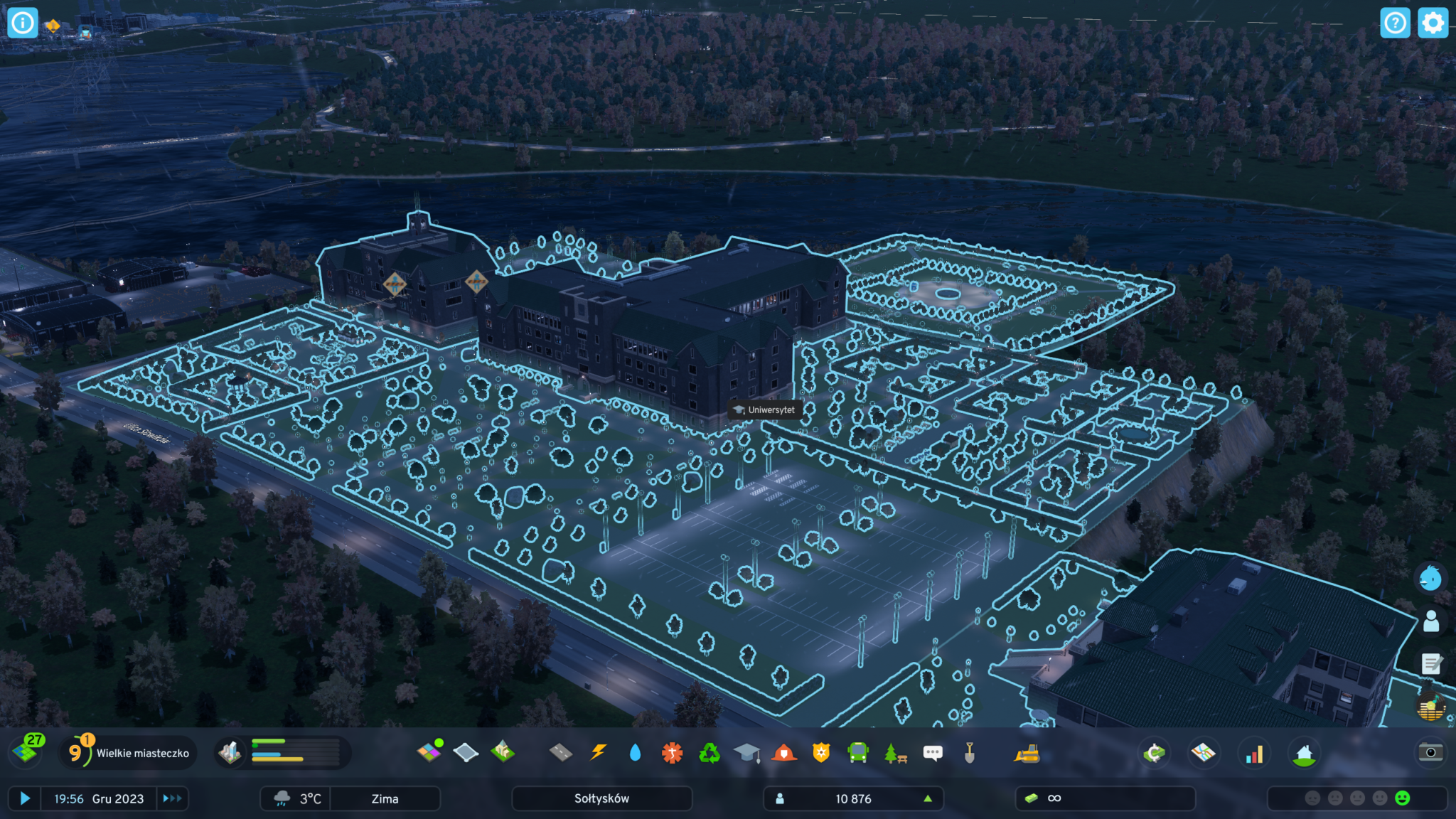1456x819 pixels.
Task: Open the Fire & Rescue helmet menu
Action: pos(784,752)
